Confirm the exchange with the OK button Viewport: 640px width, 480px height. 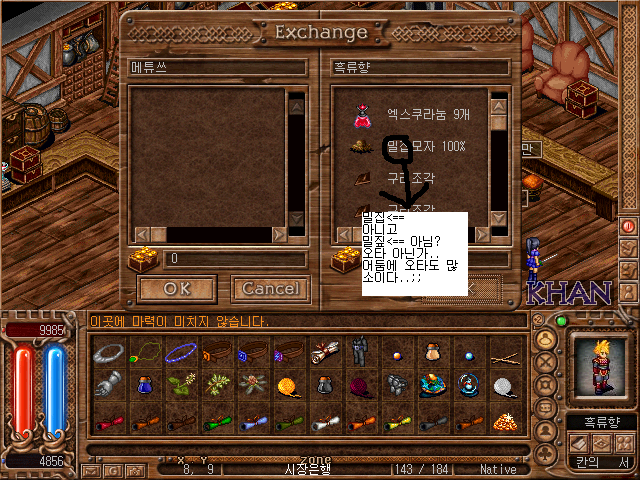[176, 289]
